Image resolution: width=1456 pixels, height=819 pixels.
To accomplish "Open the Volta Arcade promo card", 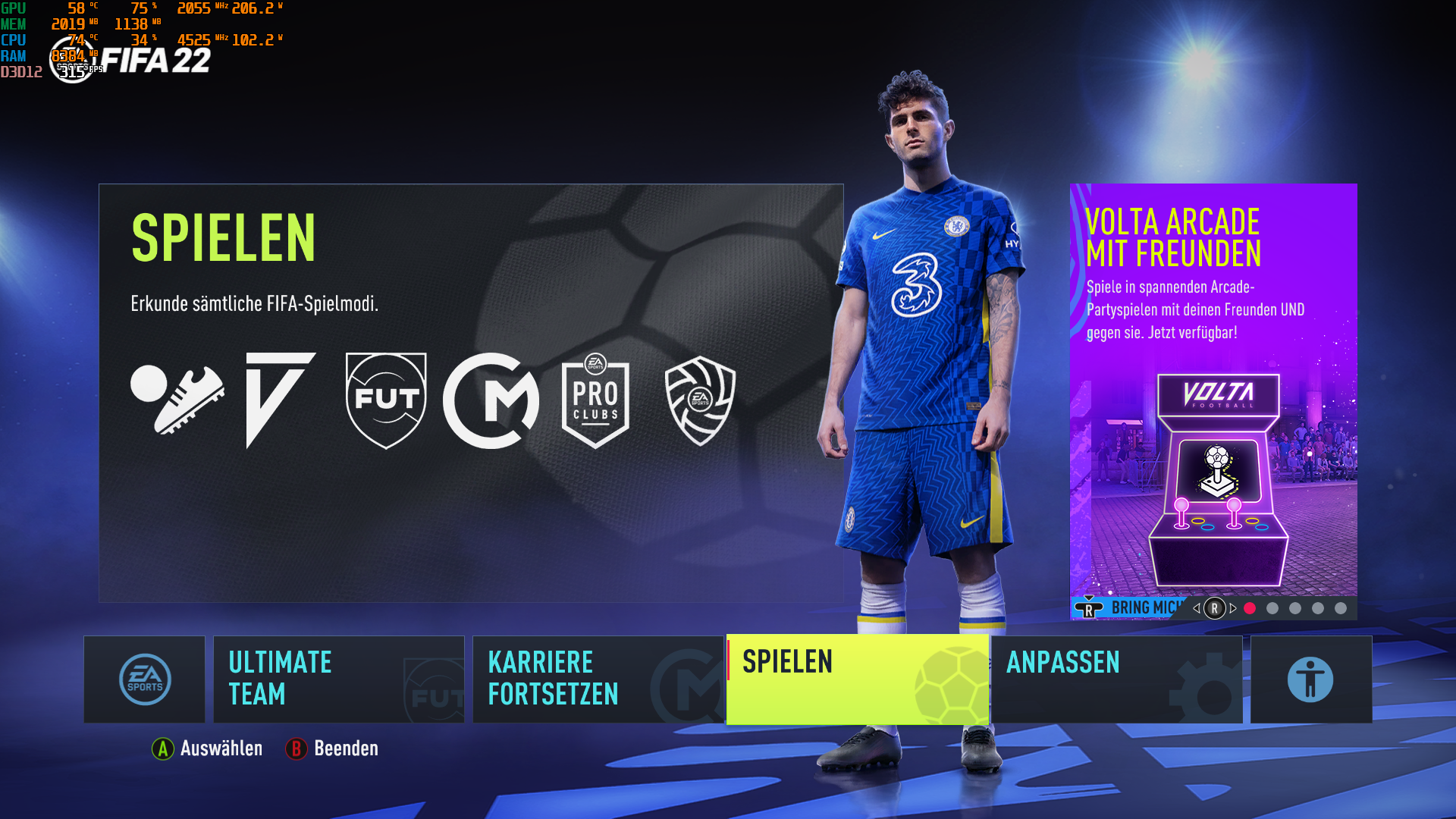I will tap(1213, 394).
